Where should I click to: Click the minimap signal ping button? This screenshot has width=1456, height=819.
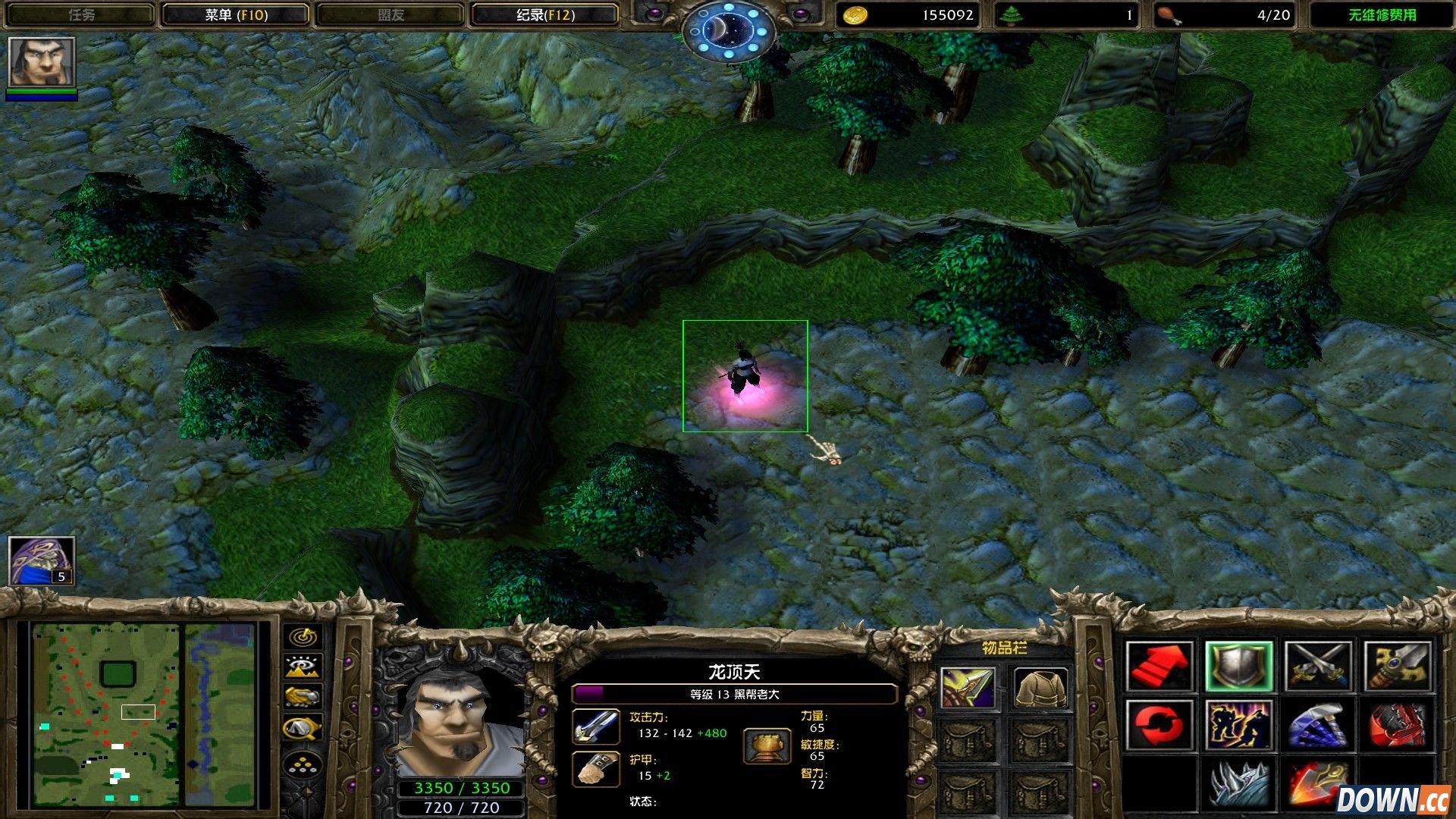tap(303, 637)
